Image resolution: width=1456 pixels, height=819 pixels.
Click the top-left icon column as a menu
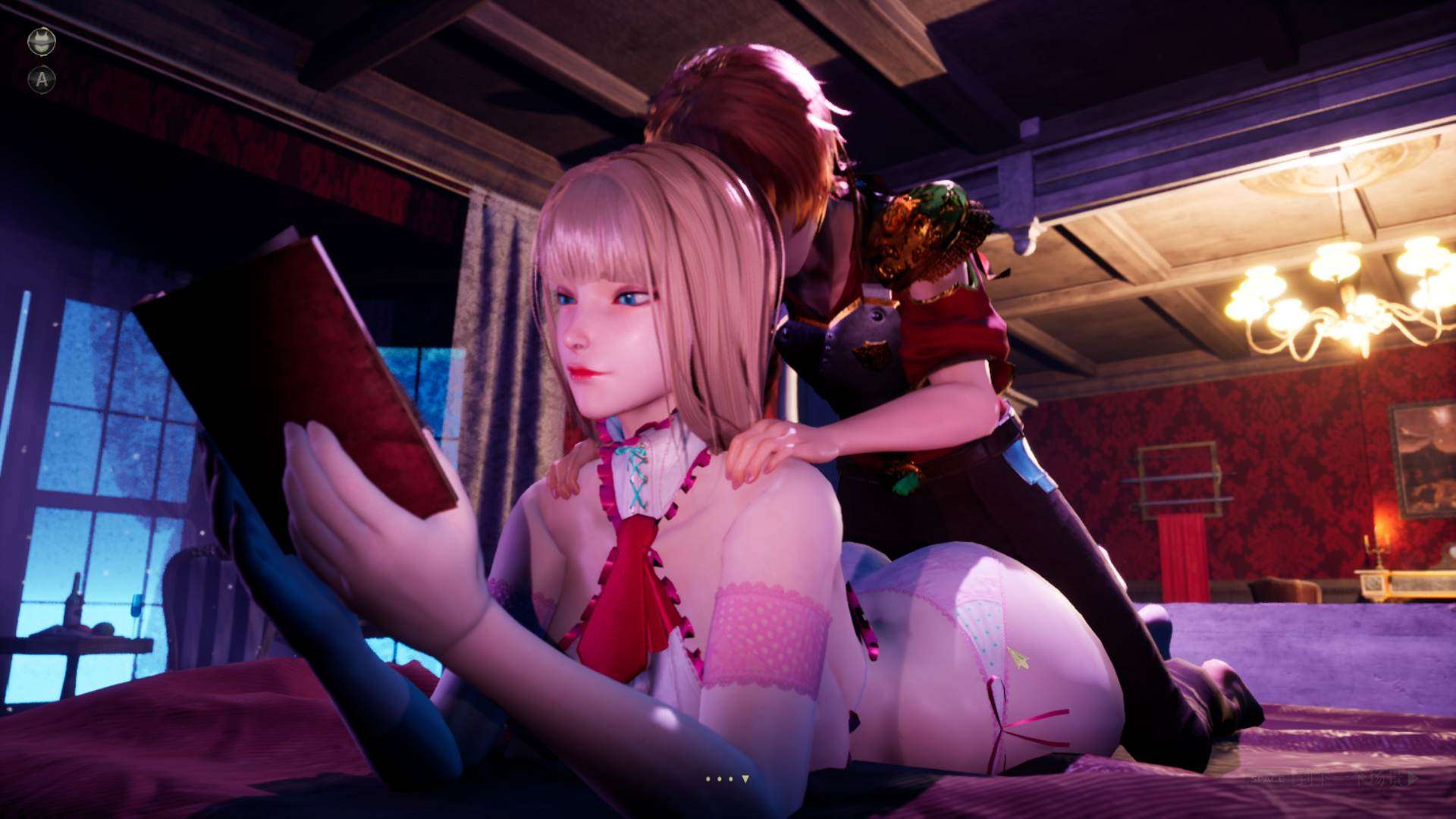pyautogui.click(x=42, y=61)
